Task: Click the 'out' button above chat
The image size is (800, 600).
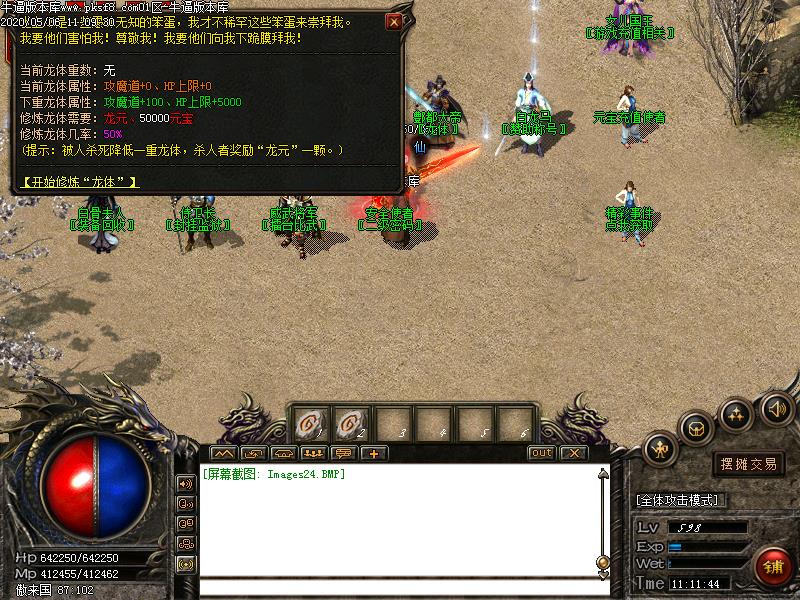Action: (541, 453)
